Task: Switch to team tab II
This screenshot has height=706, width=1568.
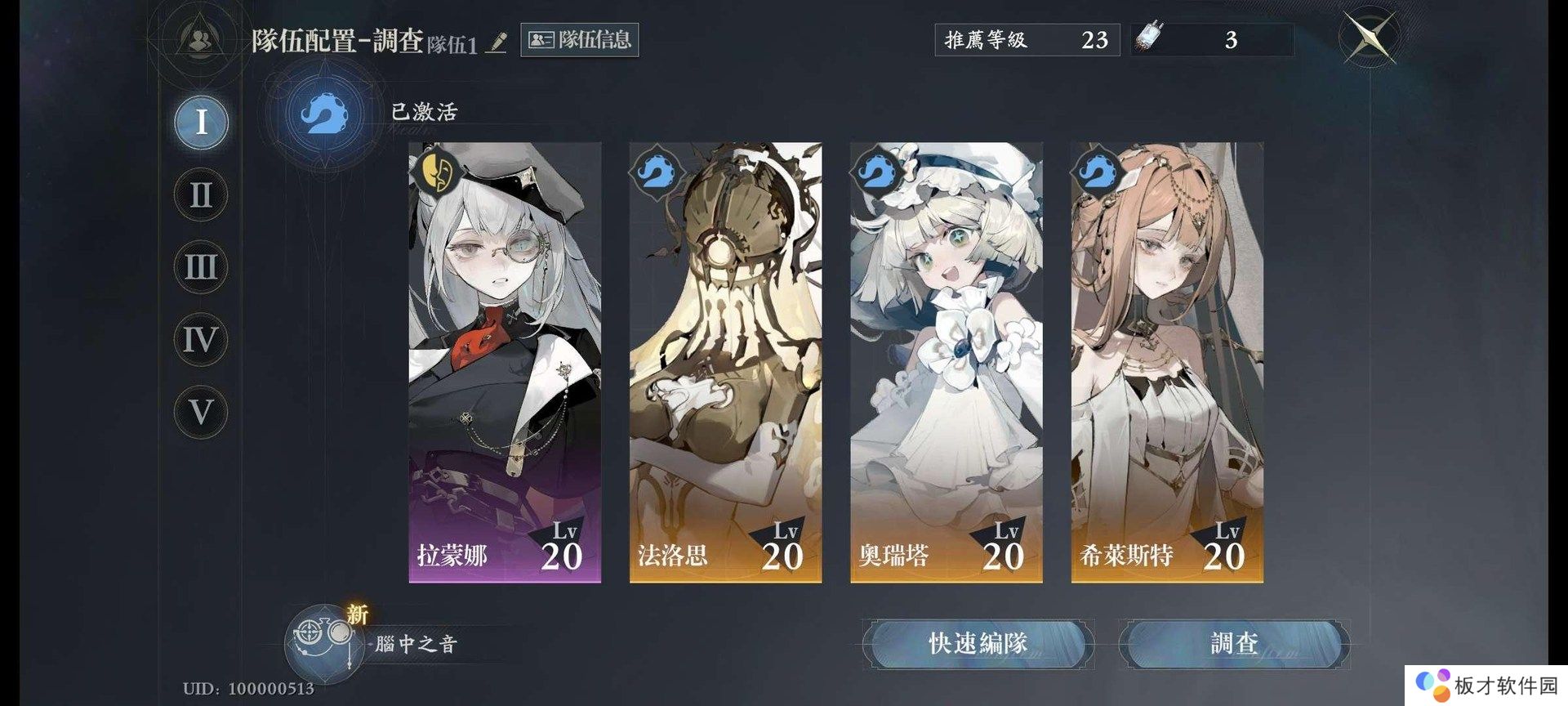Action: pyautogui.click(x=201, y=195)
